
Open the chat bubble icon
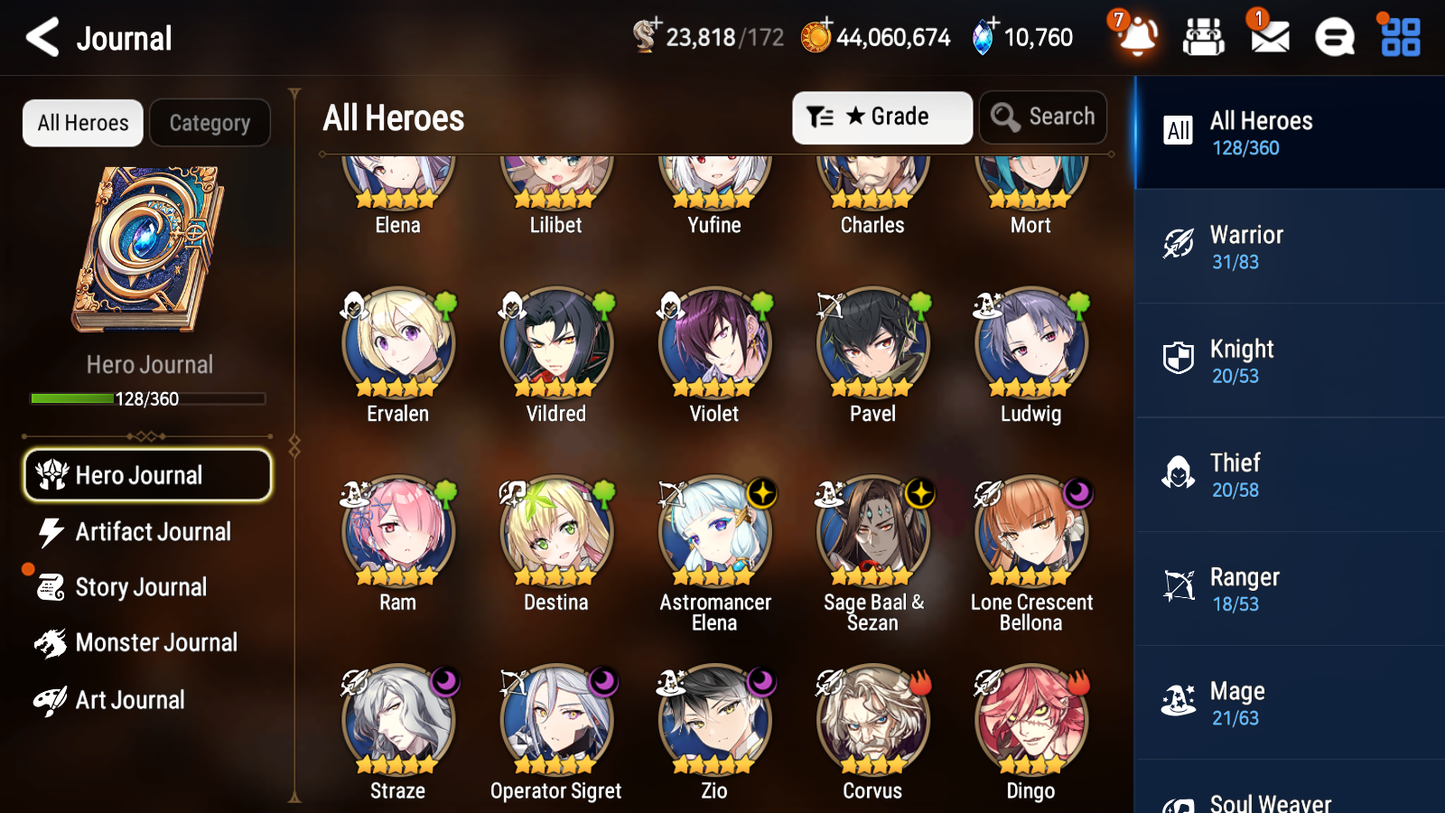click(x=1334, y=36)
